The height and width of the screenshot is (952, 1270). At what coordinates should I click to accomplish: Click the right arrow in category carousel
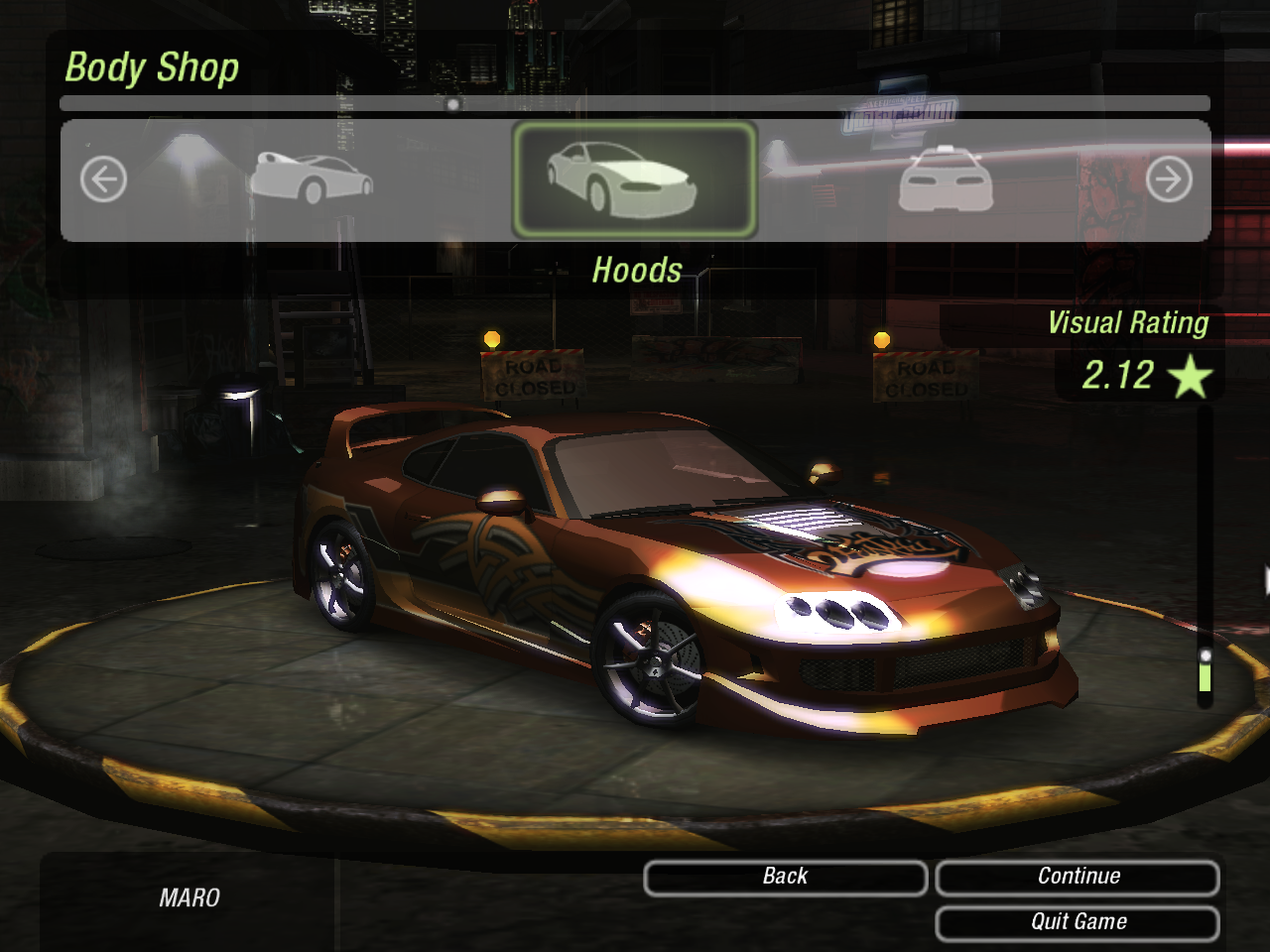pos(1168,180)
